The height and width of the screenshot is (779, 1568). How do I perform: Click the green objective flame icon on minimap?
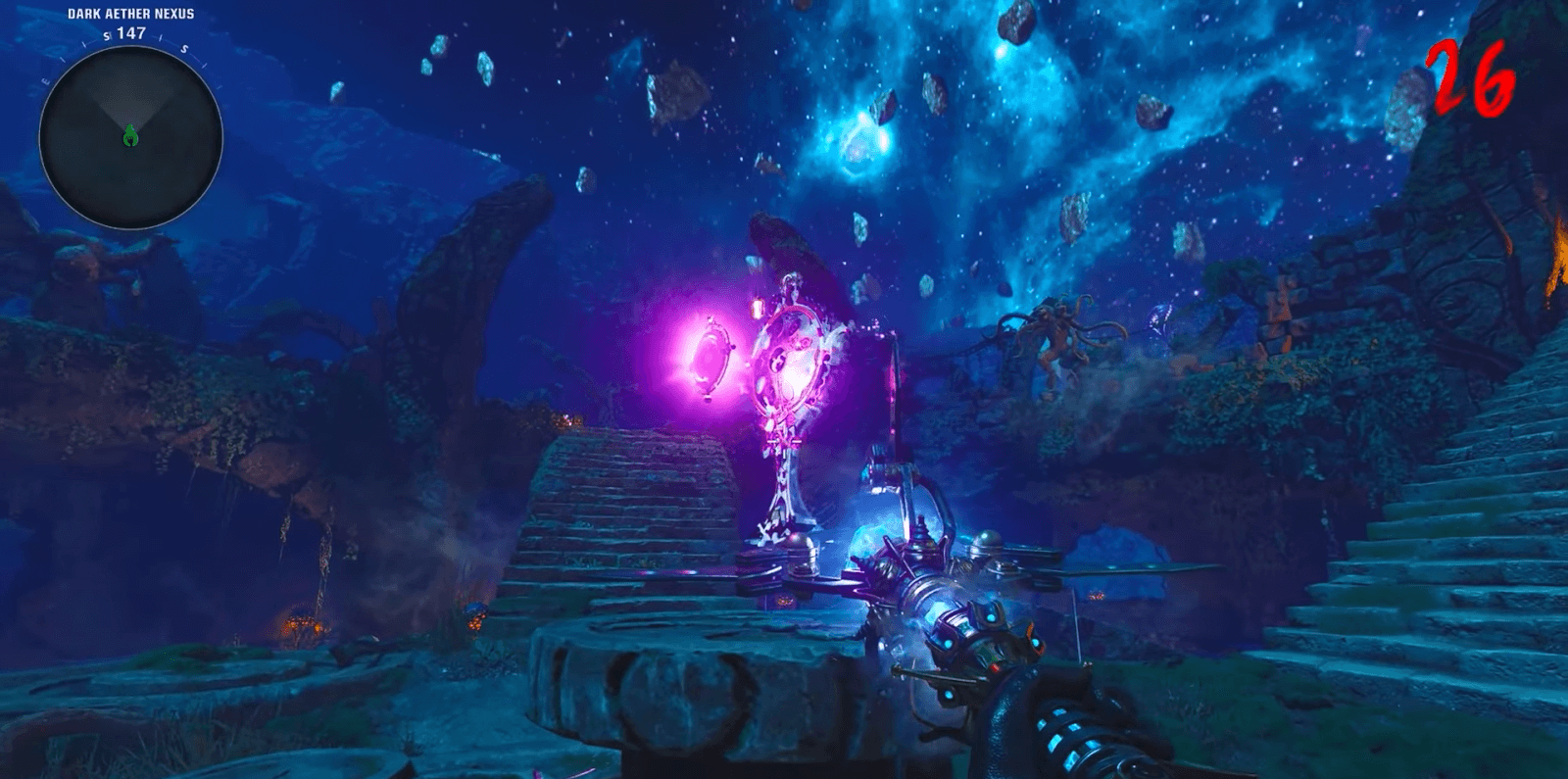coord(129,136)
